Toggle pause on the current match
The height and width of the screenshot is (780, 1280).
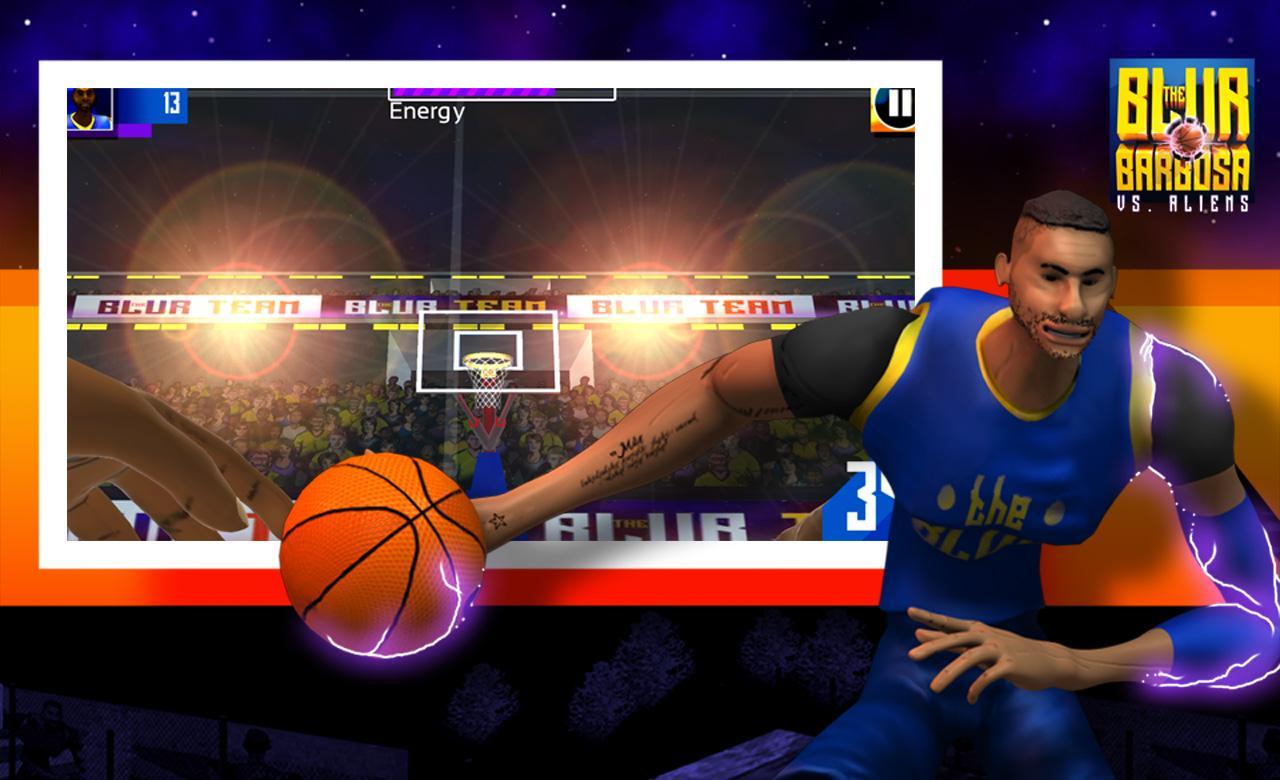pos(893,109)
